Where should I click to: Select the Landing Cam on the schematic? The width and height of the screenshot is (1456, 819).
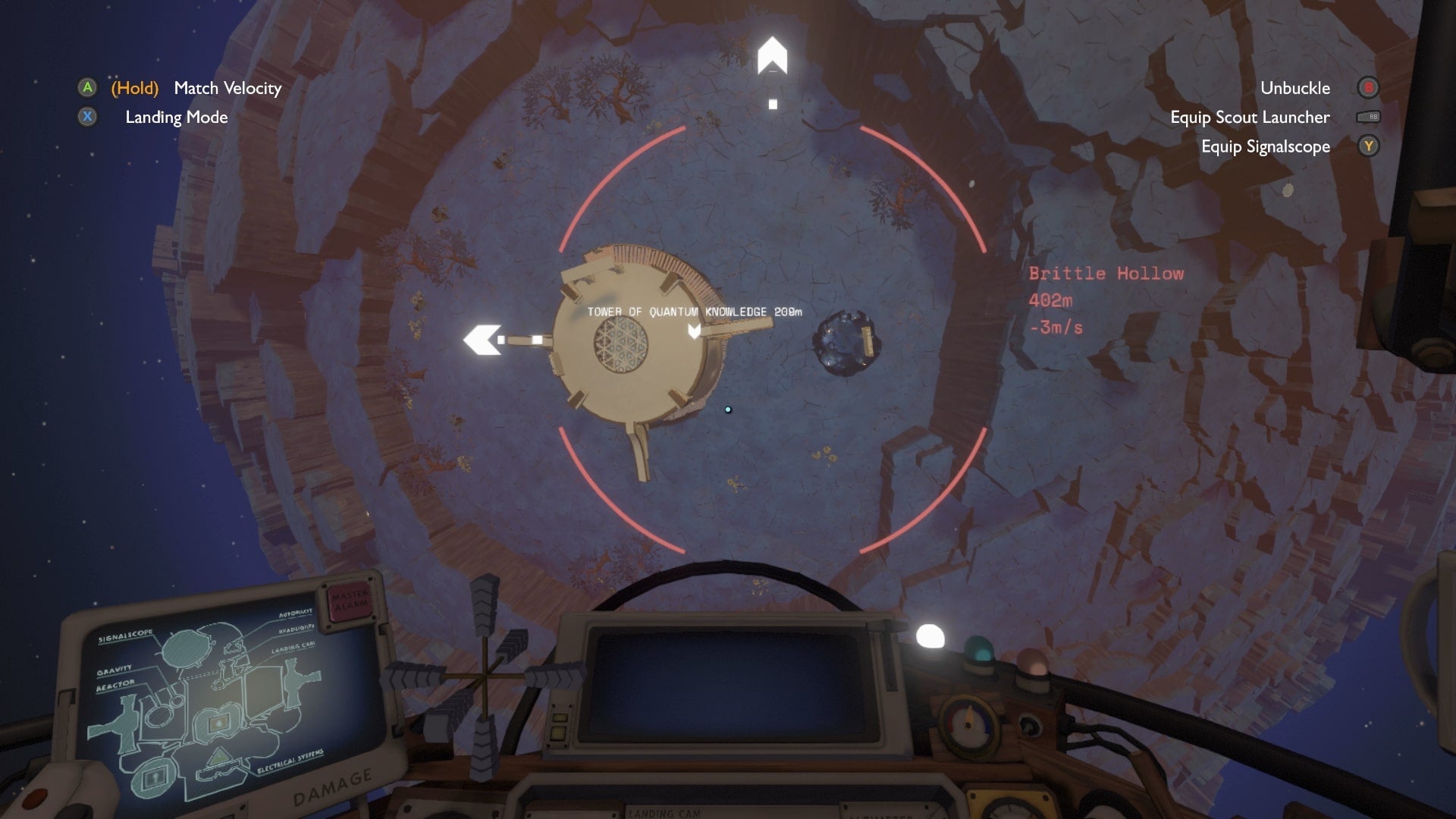click(293, 648)
